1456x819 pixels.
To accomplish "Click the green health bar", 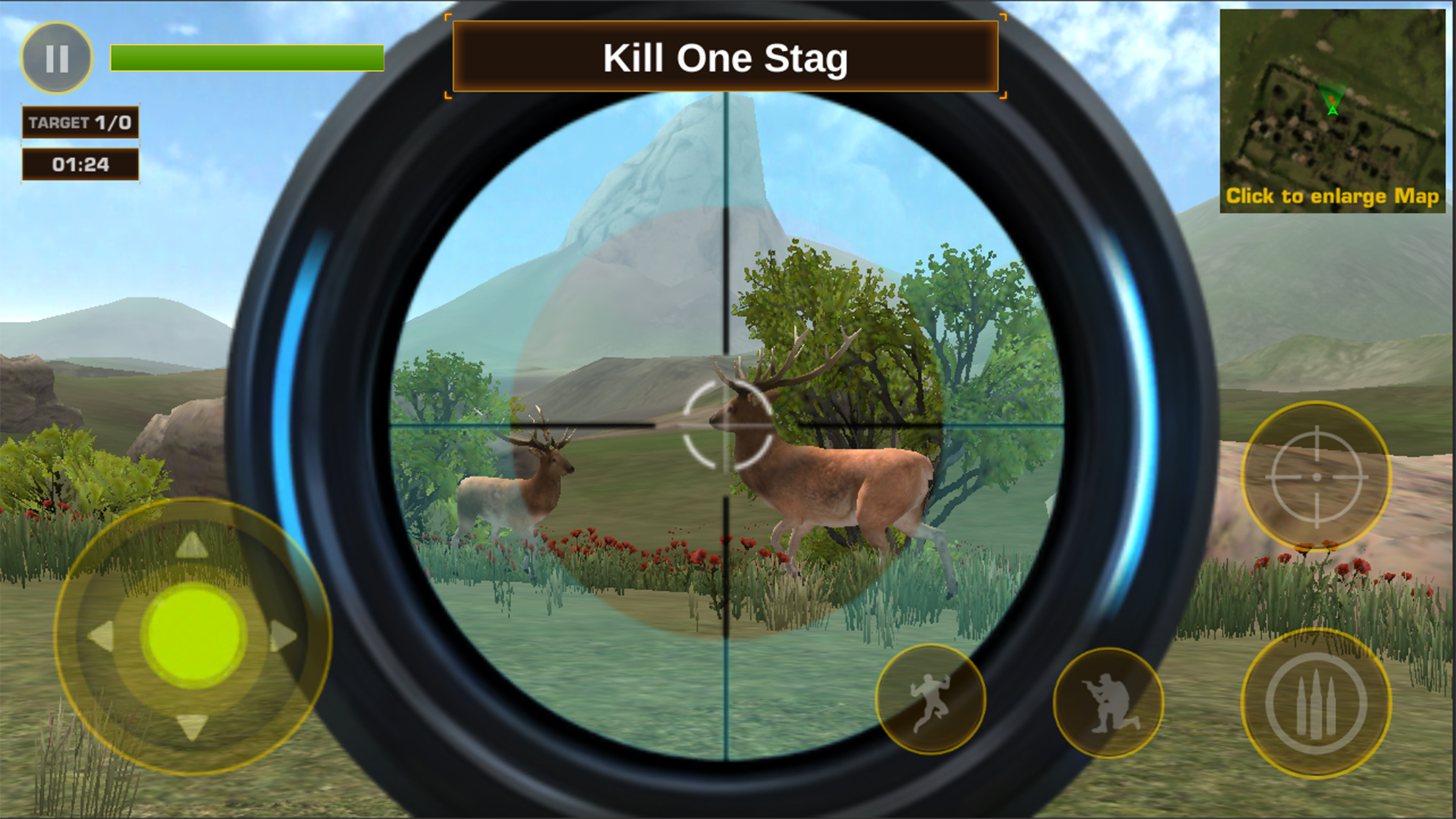I will coord(246,57).
